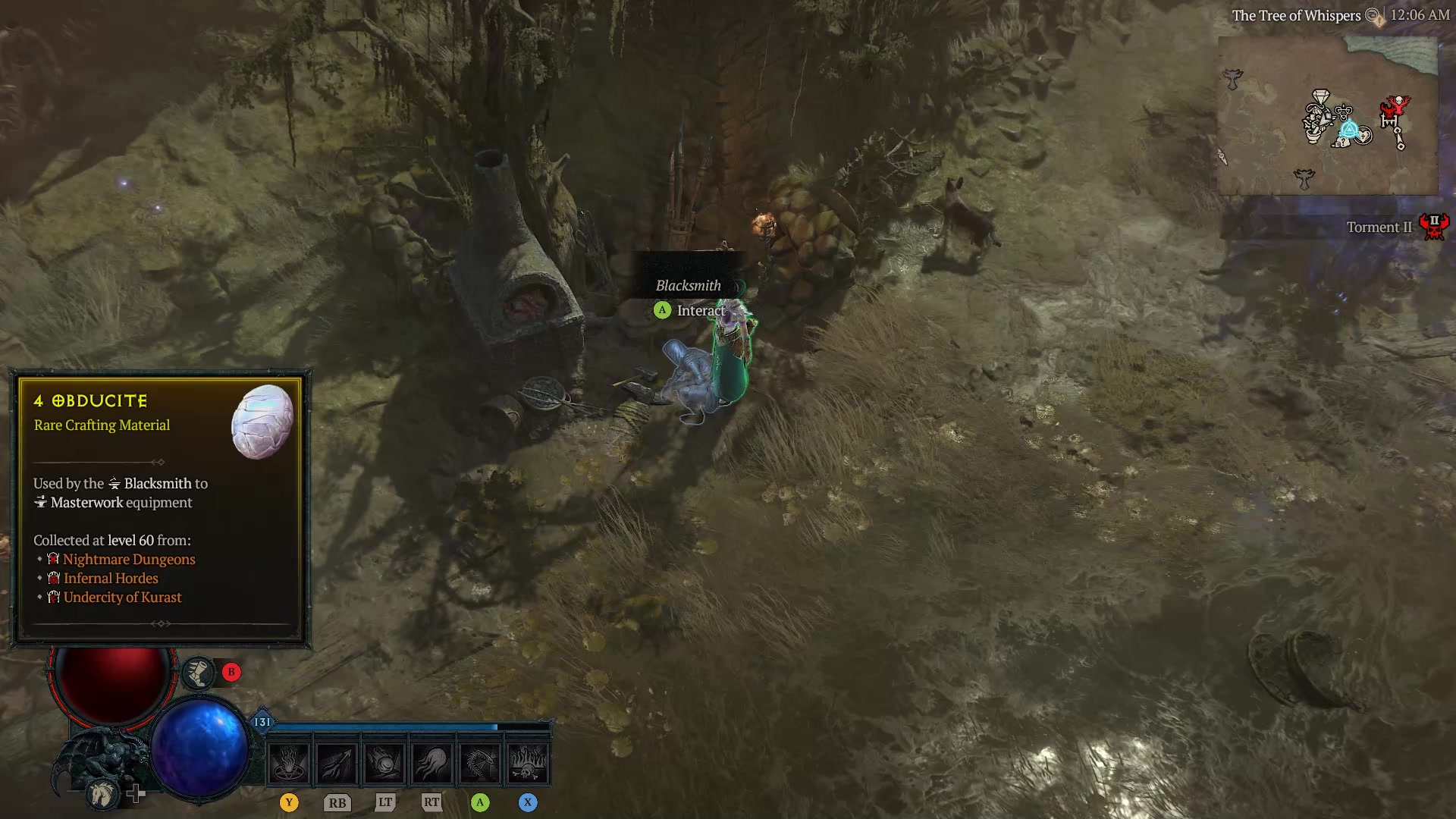Click the Undercity of Kurast link in the tooltip
Screen dimensions: 1456x819
121,598
